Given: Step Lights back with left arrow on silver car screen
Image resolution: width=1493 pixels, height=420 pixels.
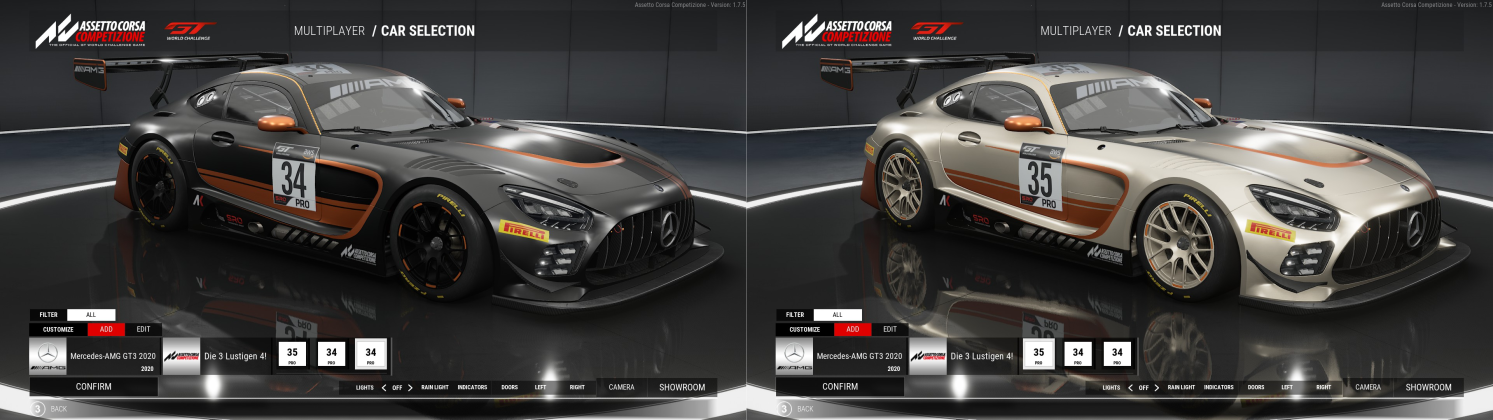Looking at the screenshot, I should (1131, 387).
